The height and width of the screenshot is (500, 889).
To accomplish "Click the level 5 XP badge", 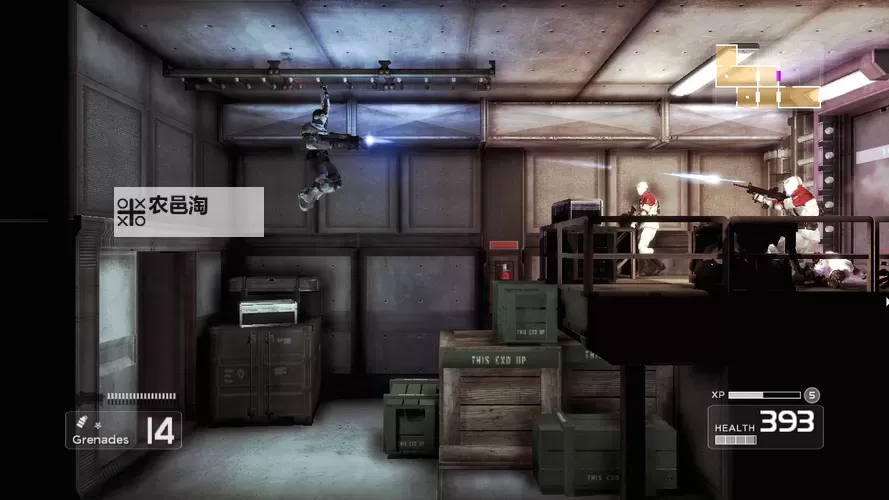I will pos(812,395).
